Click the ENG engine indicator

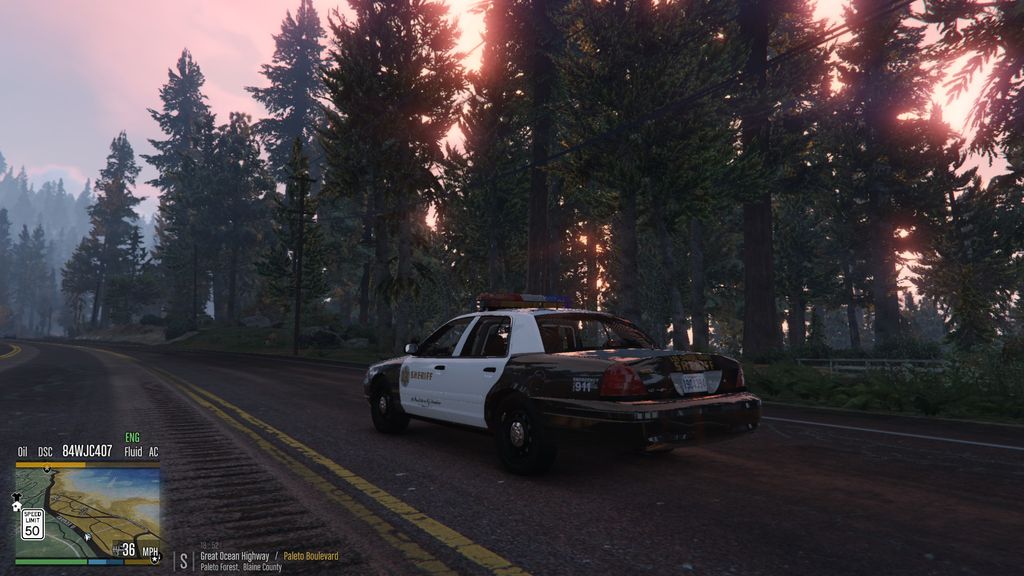(x=132, y=438)
